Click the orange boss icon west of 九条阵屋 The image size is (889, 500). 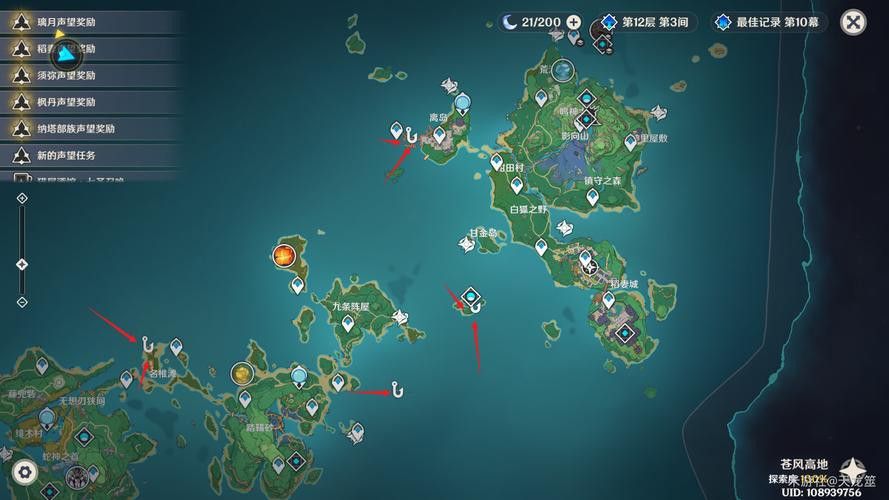[x=284, y=256]
